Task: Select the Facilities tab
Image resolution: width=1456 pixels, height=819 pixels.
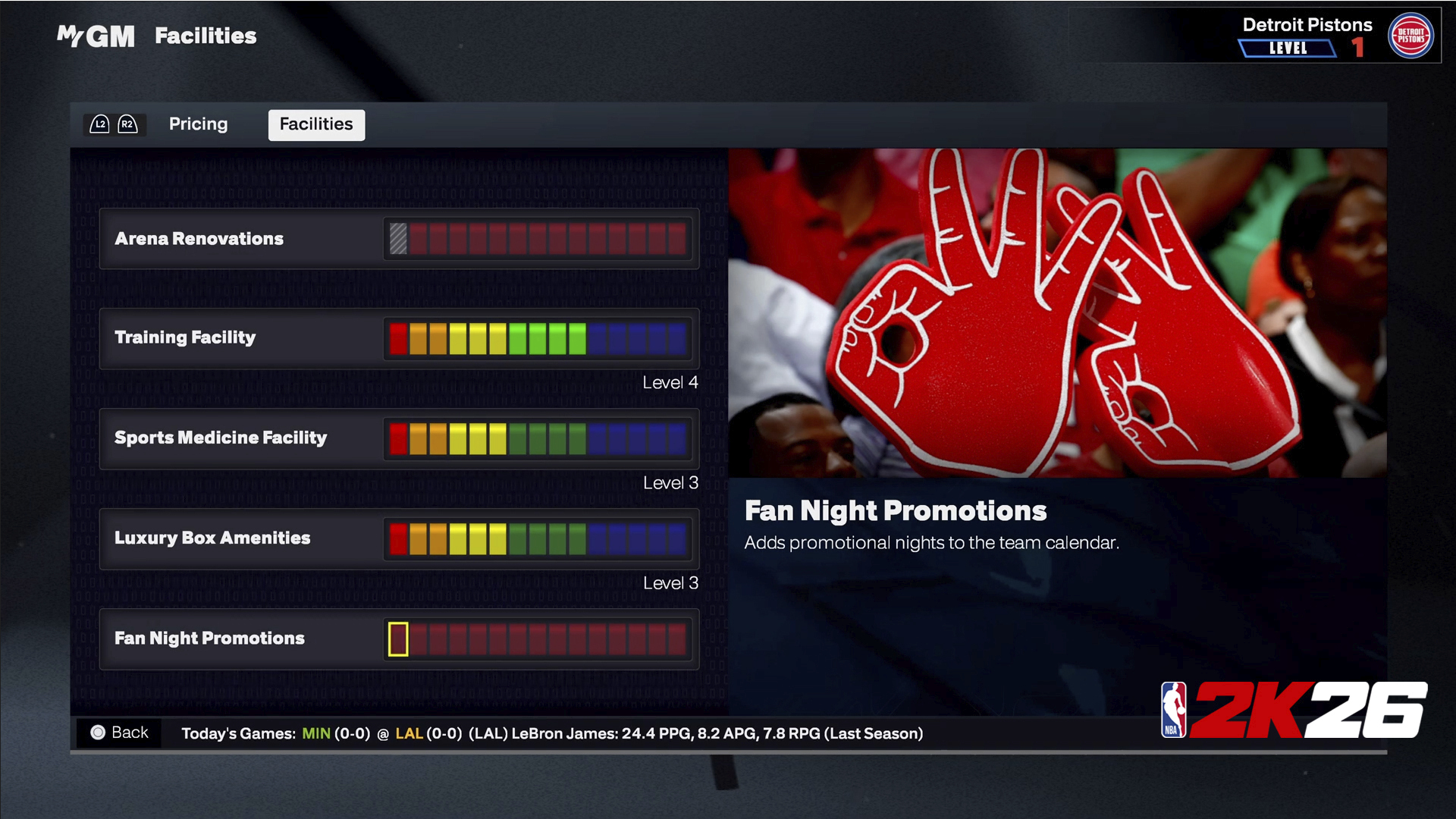Action: coord(316,124)
